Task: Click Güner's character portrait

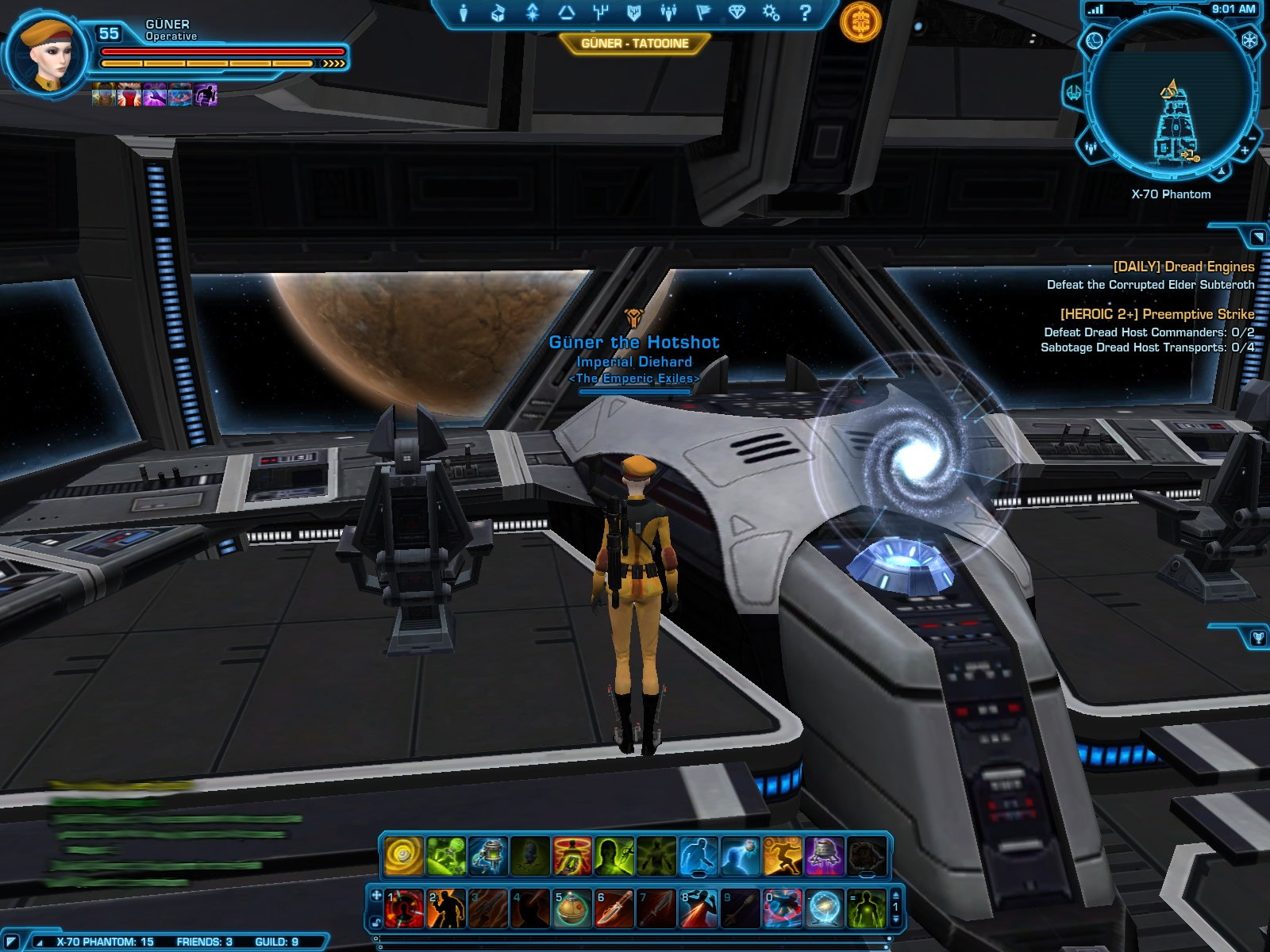Action: click(x=49, y=57)
